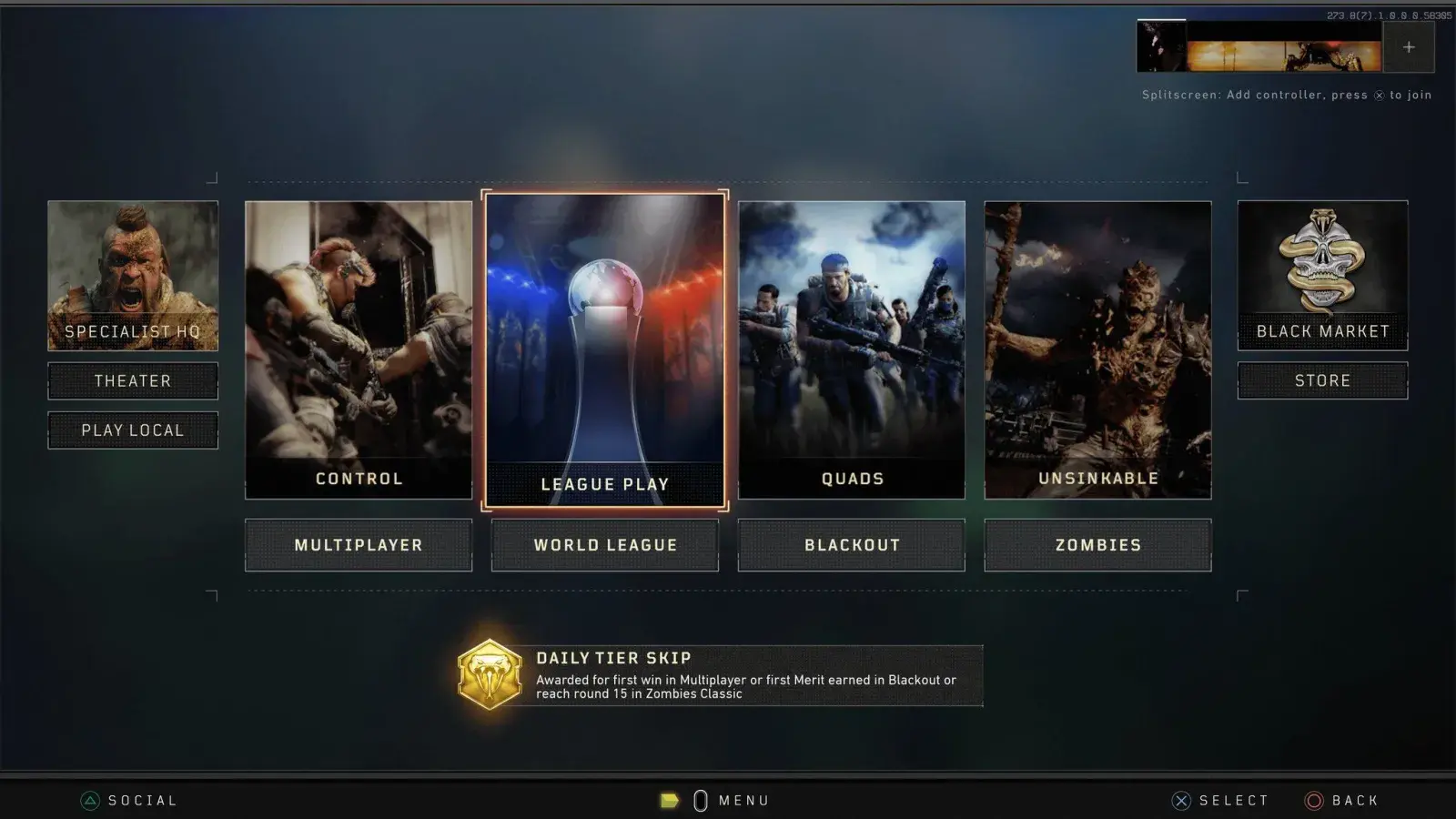The width and height of the screenshot is (1456, 819).
Task: Click the Play Local button
Action: [x=133, y=430]
